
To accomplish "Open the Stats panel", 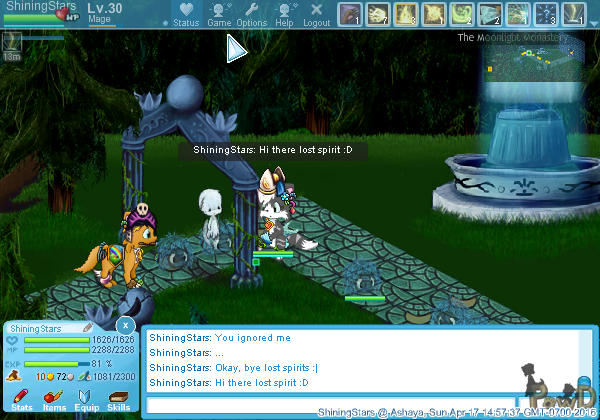I will pos(21,398).
